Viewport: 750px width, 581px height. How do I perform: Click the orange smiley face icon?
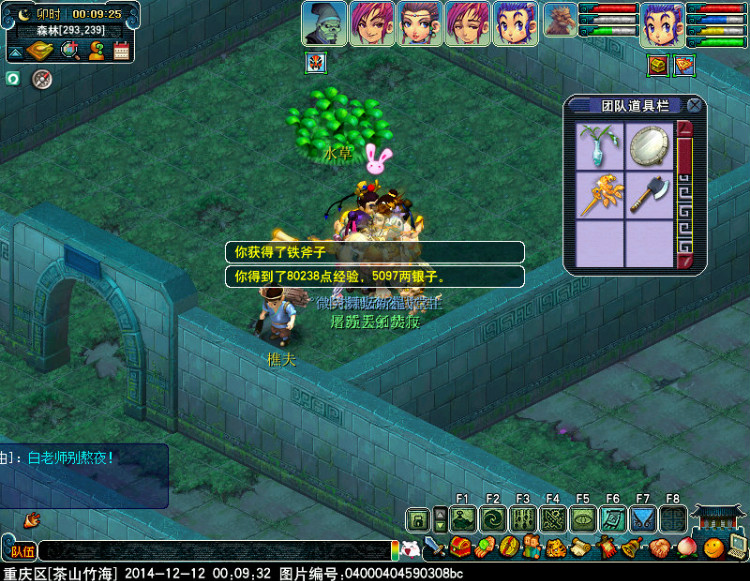click(x=713, y=548)
